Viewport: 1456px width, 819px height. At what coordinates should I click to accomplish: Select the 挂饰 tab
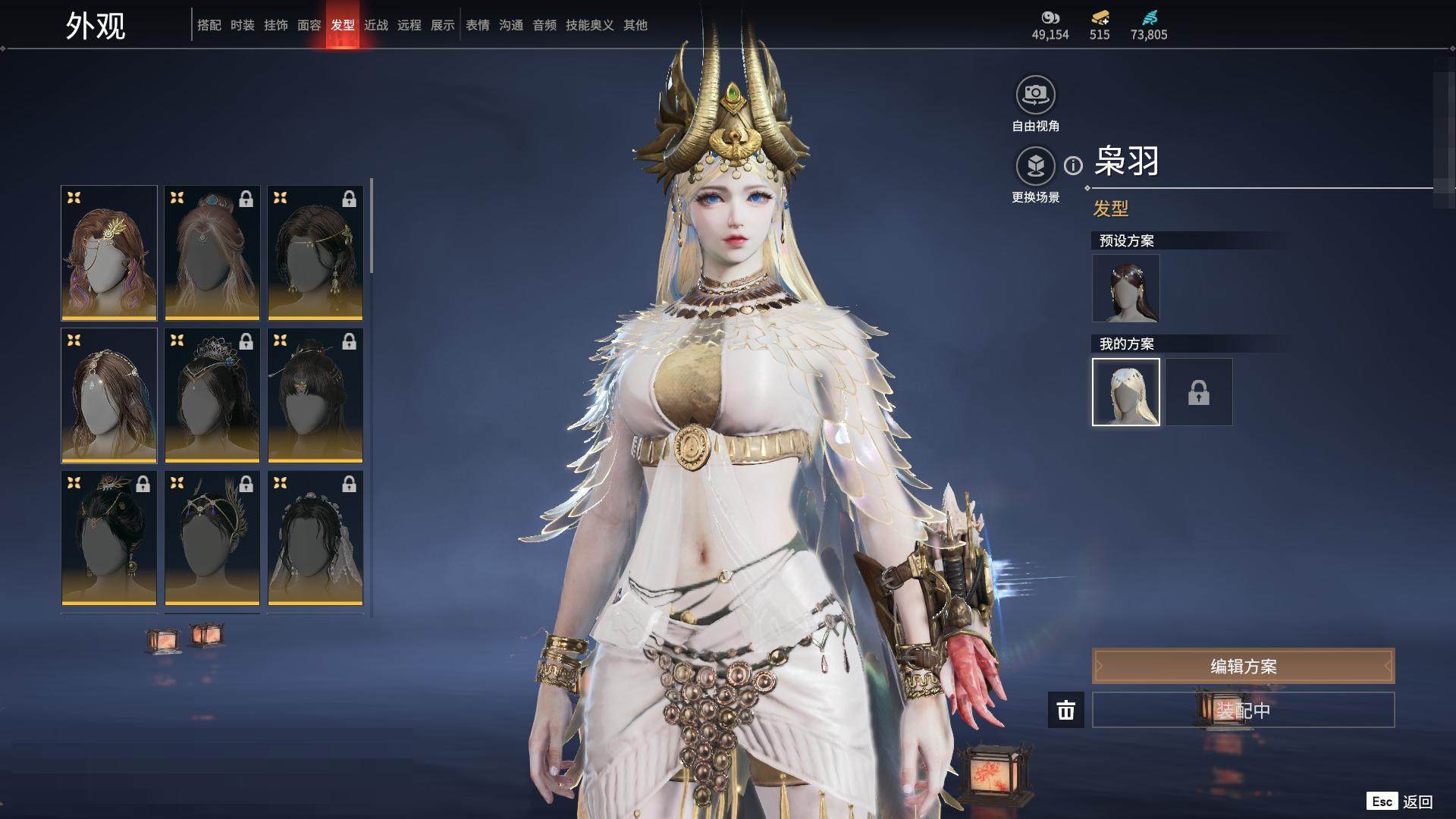pyautogui.click(x=276, y=25)
